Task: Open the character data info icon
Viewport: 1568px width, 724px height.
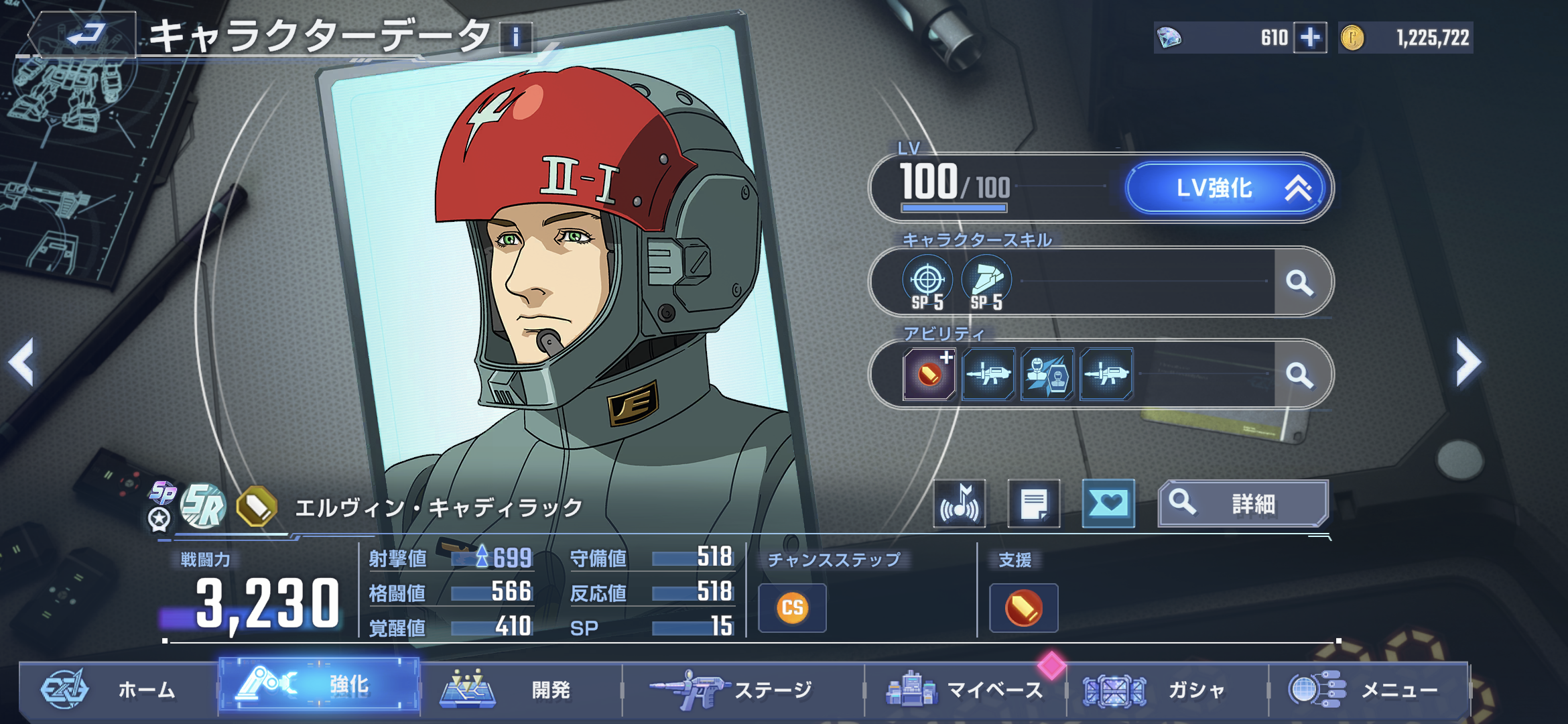Action: point(515,38)
